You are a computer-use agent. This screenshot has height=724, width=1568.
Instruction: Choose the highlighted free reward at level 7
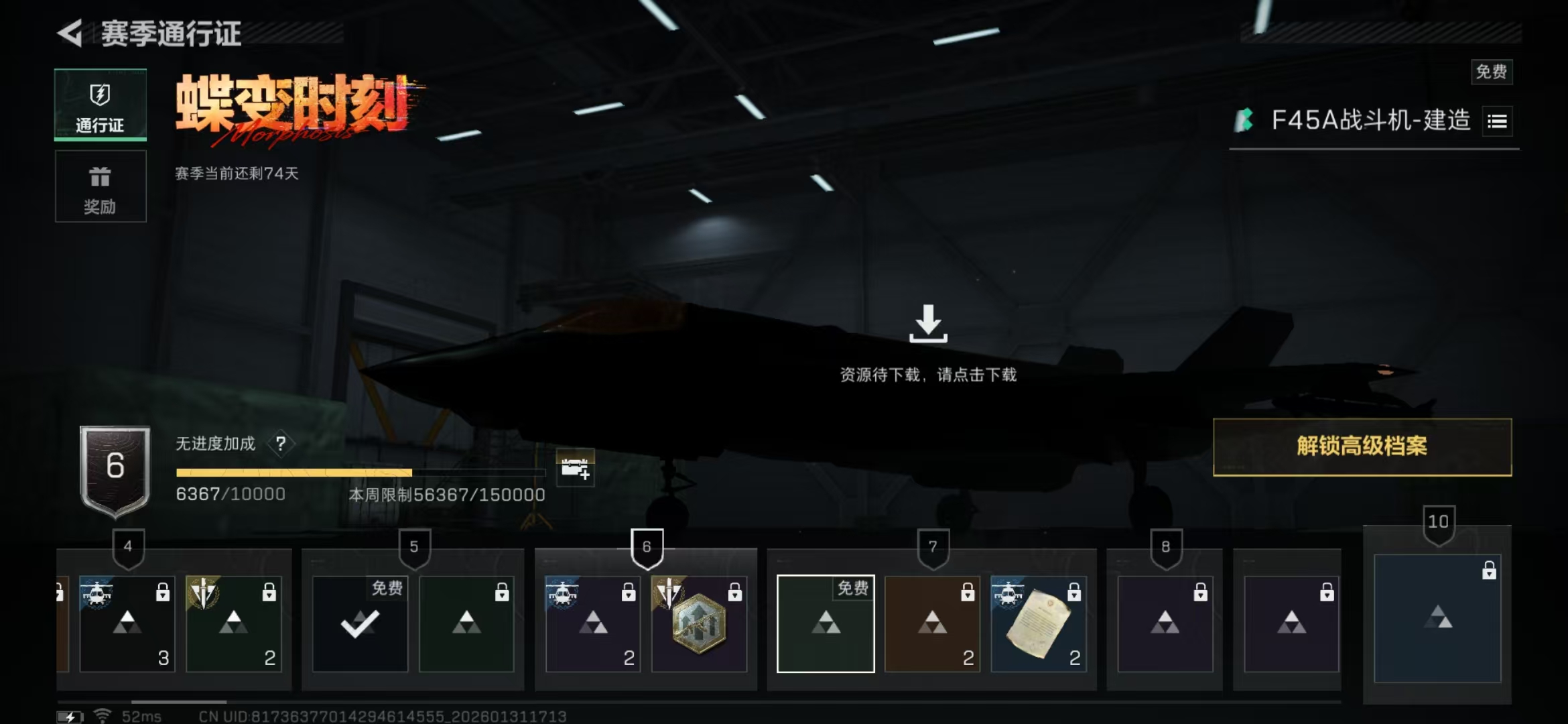(x=826, y=624)
